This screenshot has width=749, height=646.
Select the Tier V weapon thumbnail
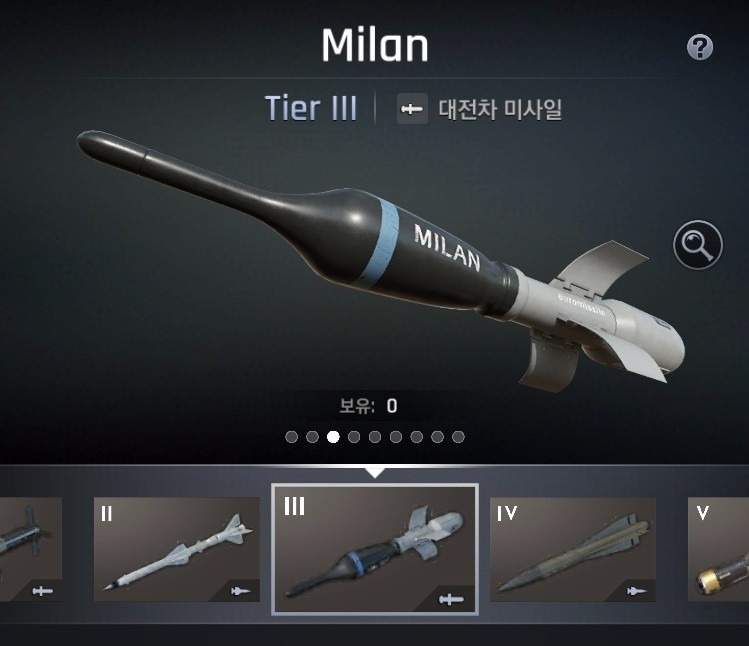[x=719, y=549]
